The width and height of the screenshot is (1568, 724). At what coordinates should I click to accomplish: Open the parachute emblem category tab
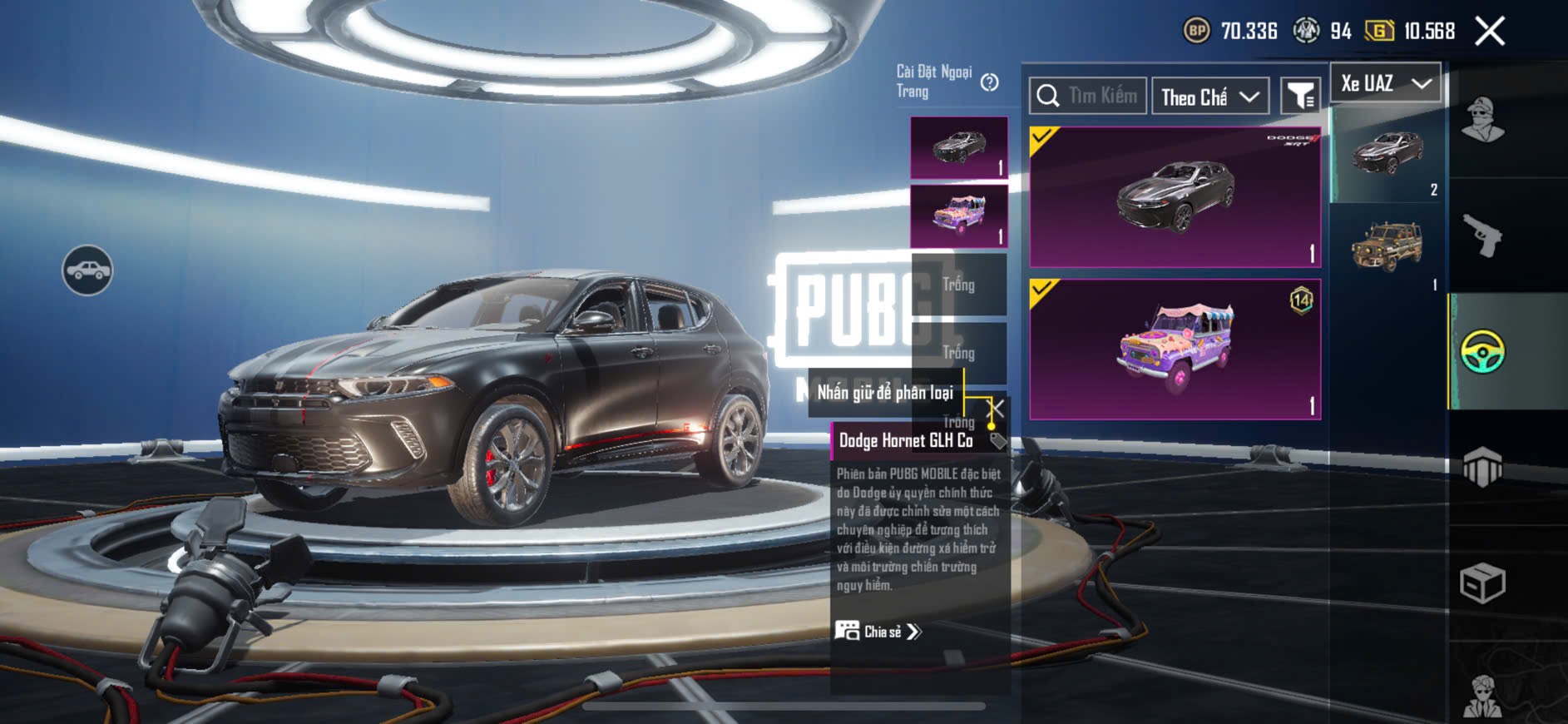click(1482, 468)
